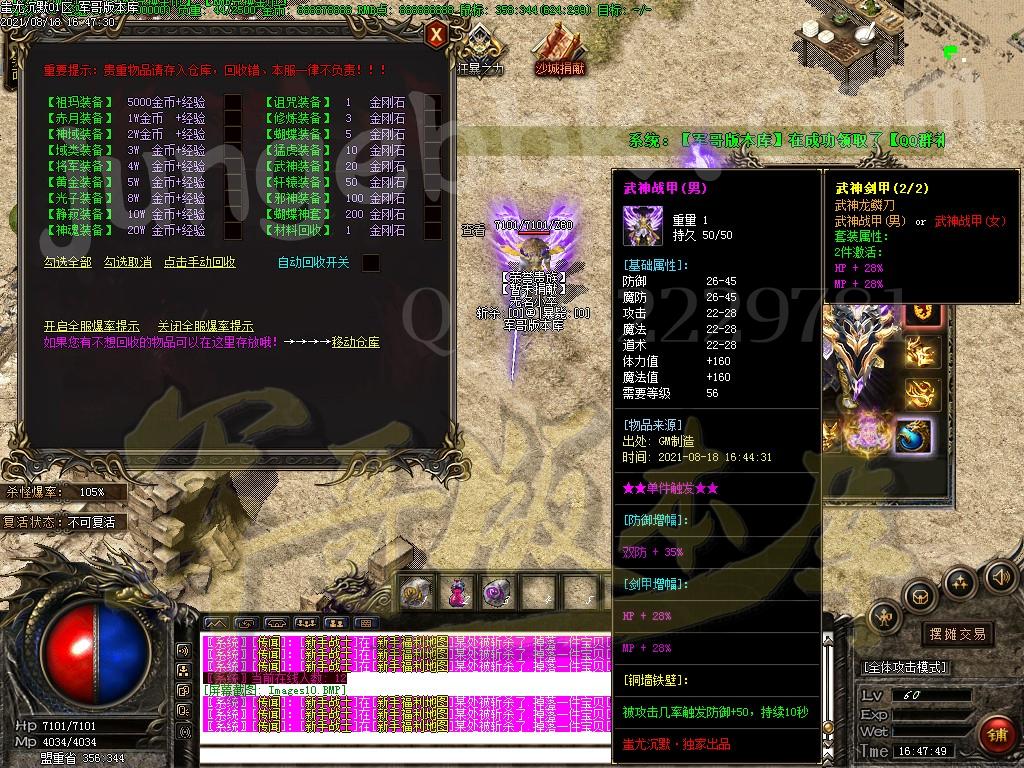Tick the 神魂装备 recycle checkbox

tap(232, 230)
